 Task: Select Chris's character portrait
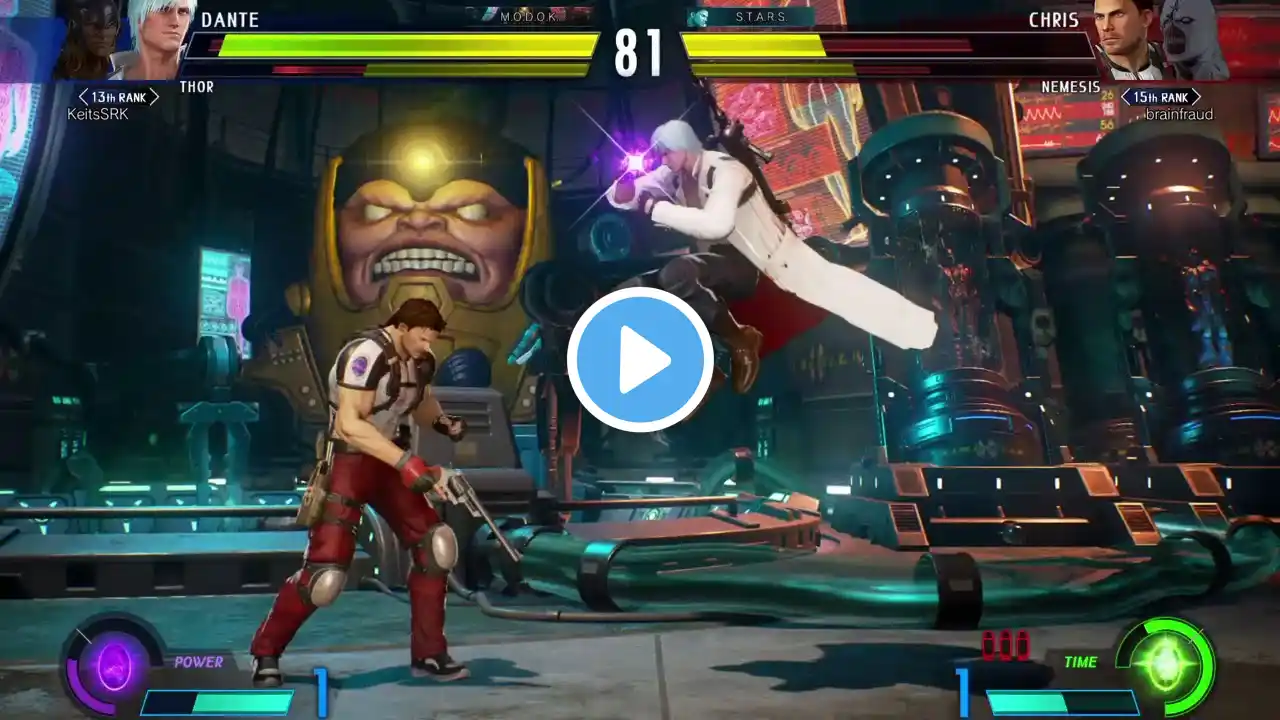tap(1125, 38)
